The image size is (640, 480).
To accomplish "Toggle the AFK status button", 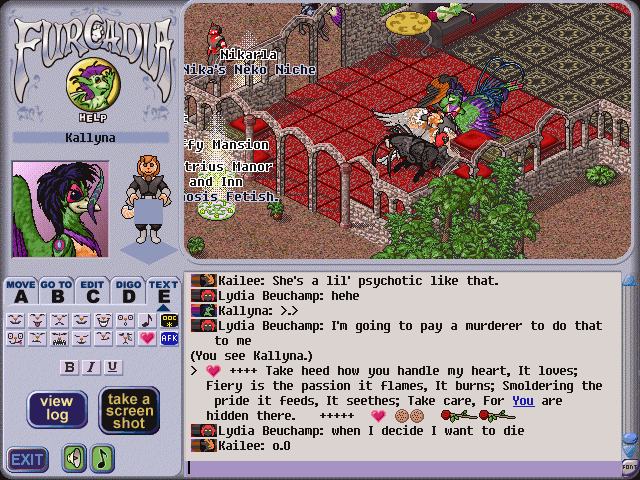I will click(168, 339).
